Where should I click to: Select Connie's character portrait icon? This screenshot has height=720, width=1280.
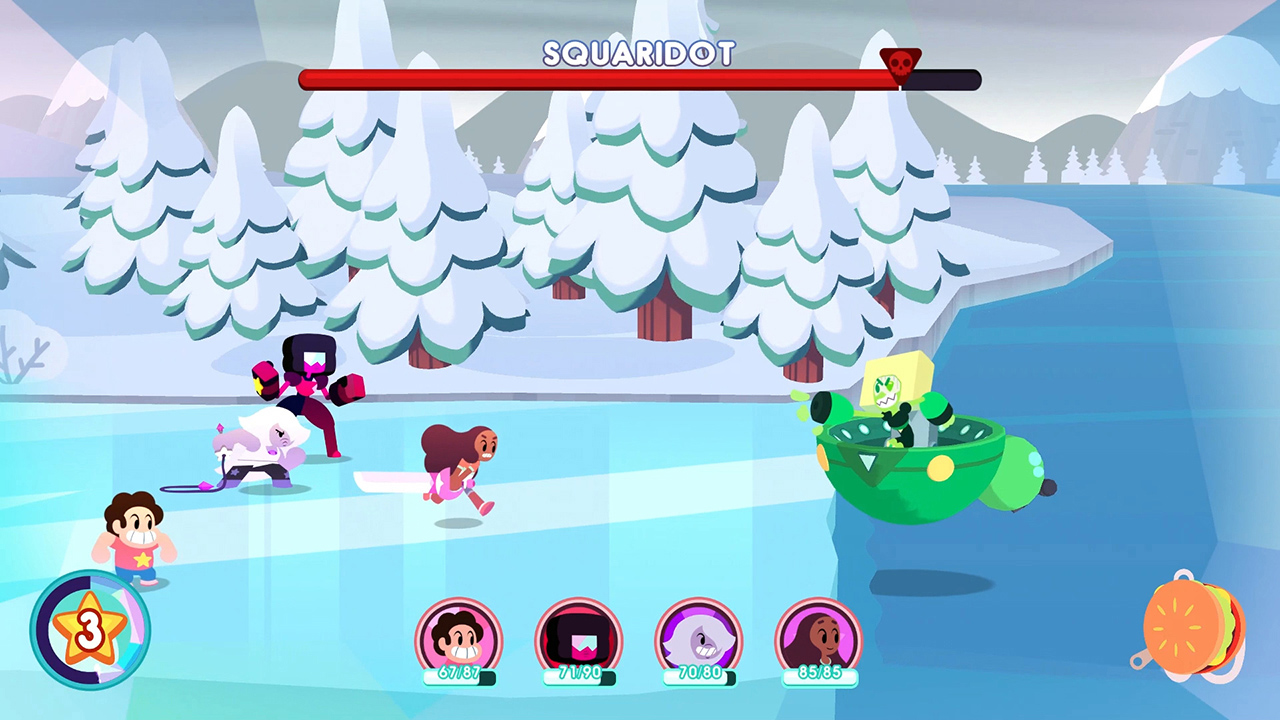[x=820, y=635]
